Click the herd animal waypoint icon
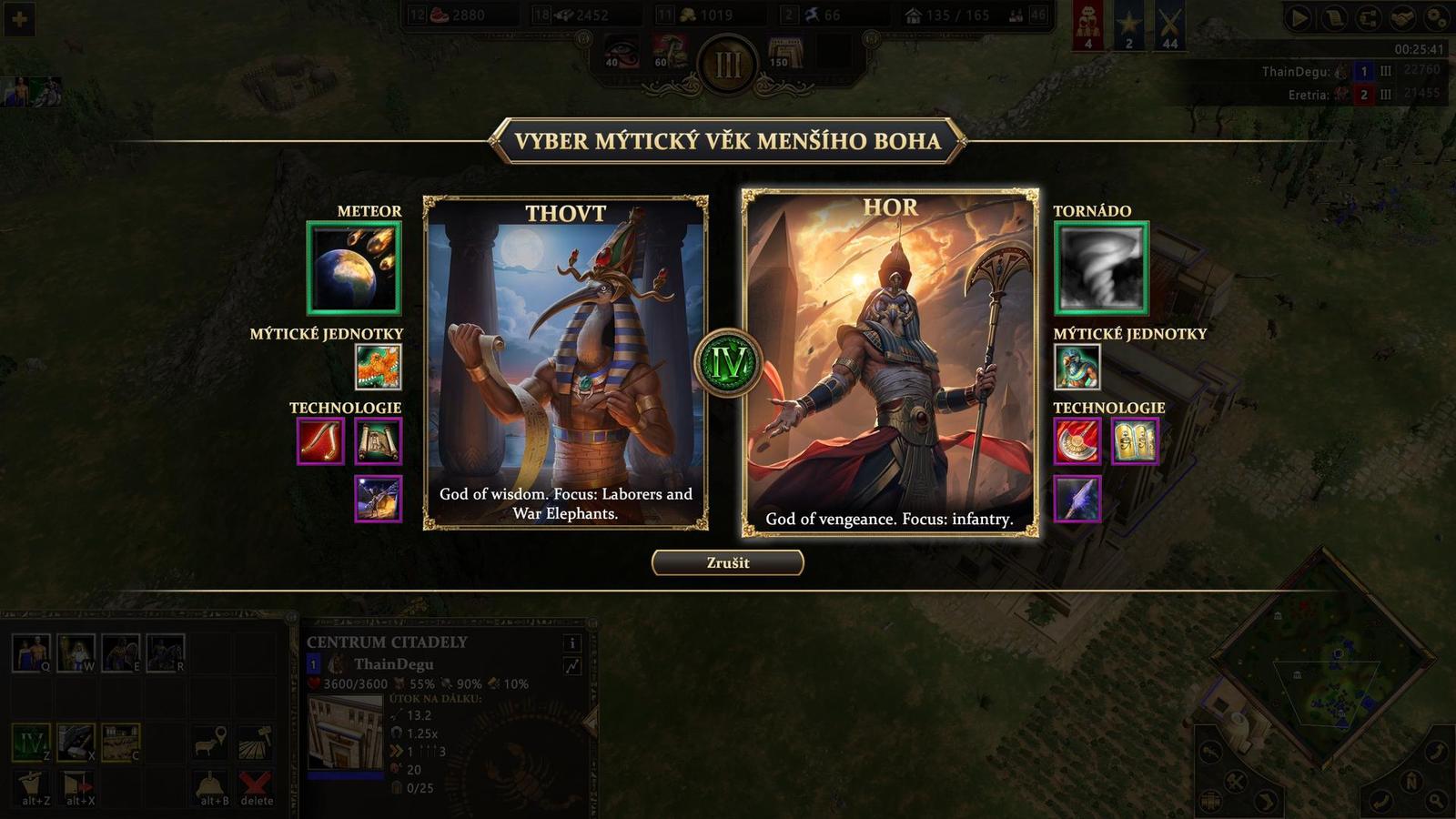The image size is (1456, 819). pyautogui.click(x=207, y=743)
